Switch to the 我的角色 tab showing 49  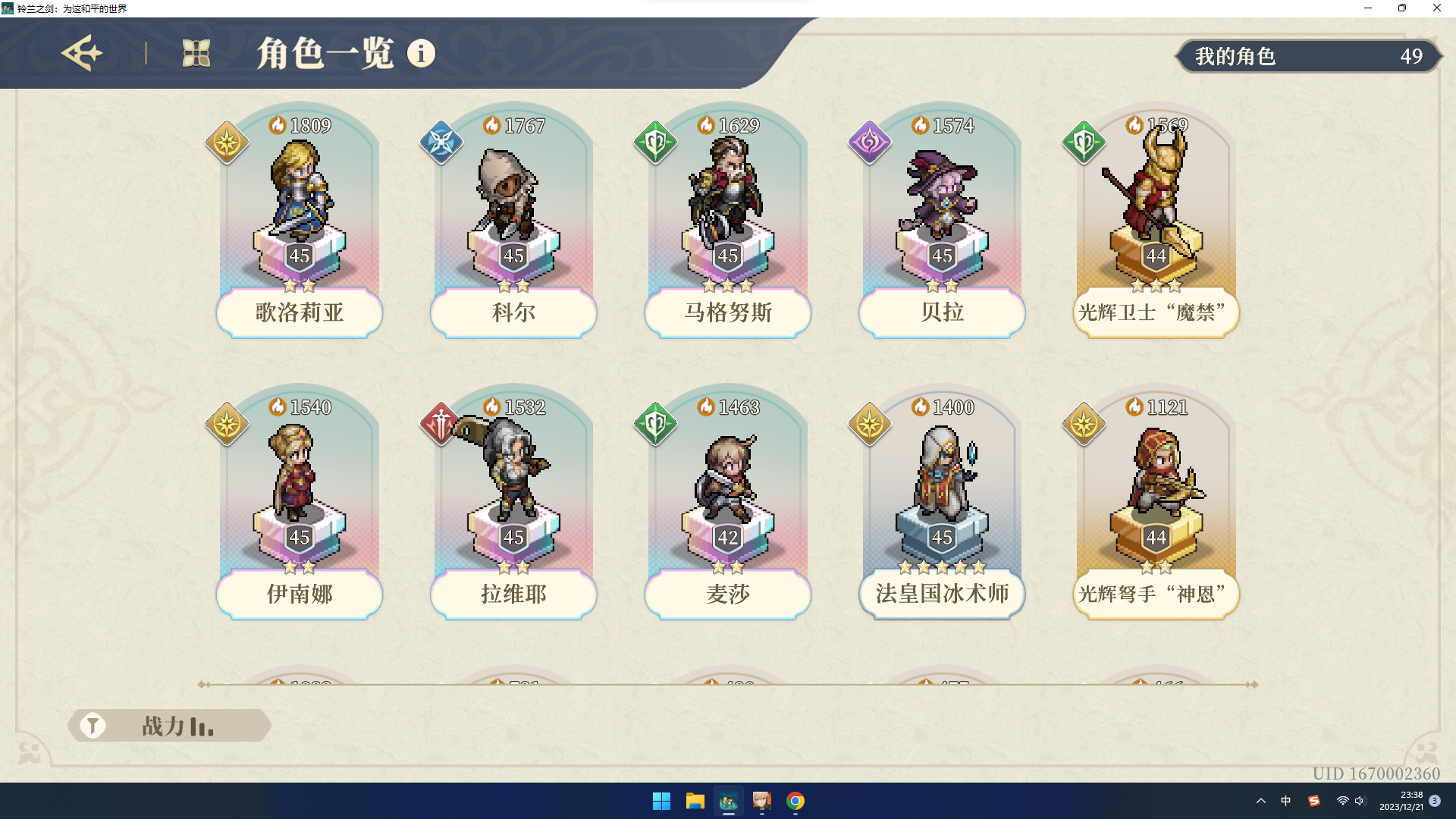pyautogui.click(x=1308, y=56)
